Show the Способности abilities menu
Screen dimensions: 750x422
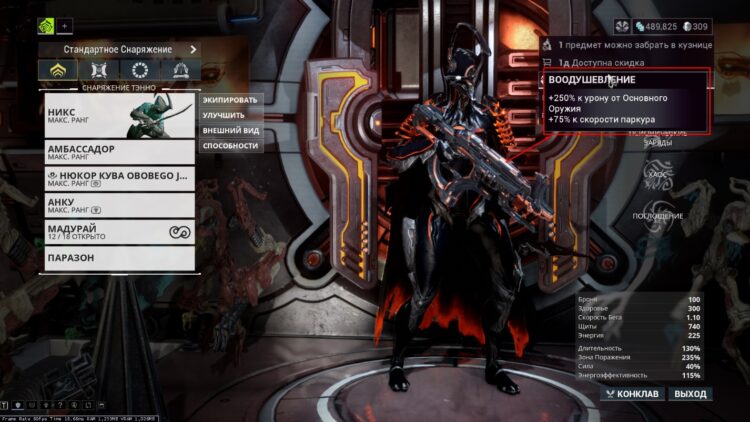[230, 145]
